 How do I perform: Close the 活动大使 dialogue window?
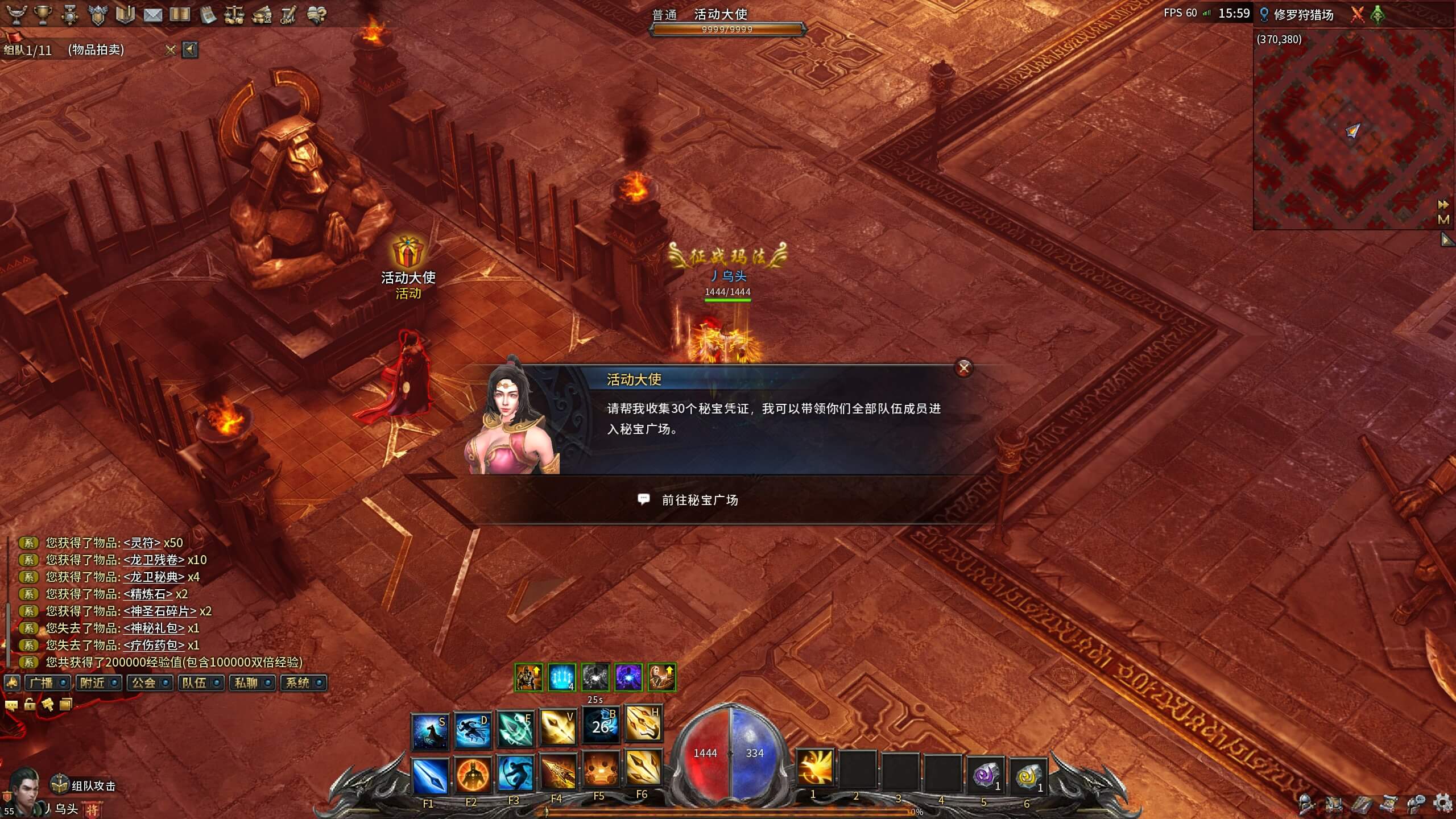tap(963, 368)
